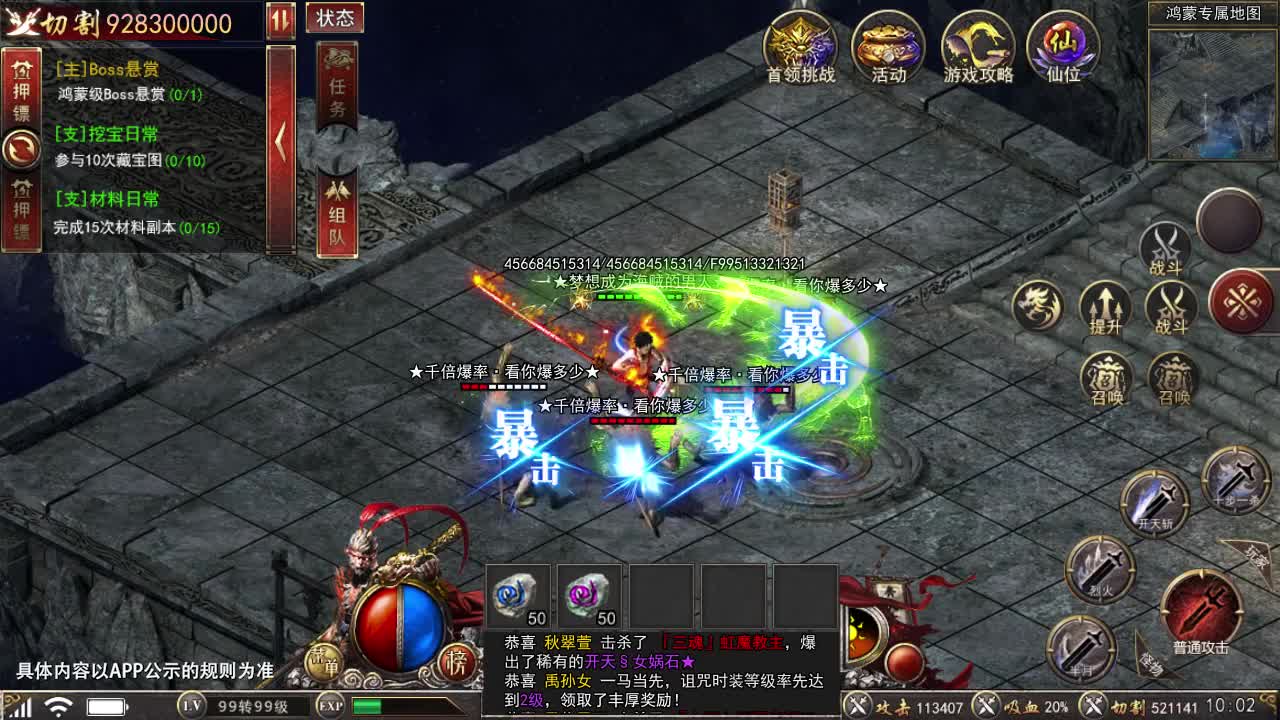The image size is (1280, 720).
Task: Use the blue rune stone slot
Action: [x=518, y=597]
